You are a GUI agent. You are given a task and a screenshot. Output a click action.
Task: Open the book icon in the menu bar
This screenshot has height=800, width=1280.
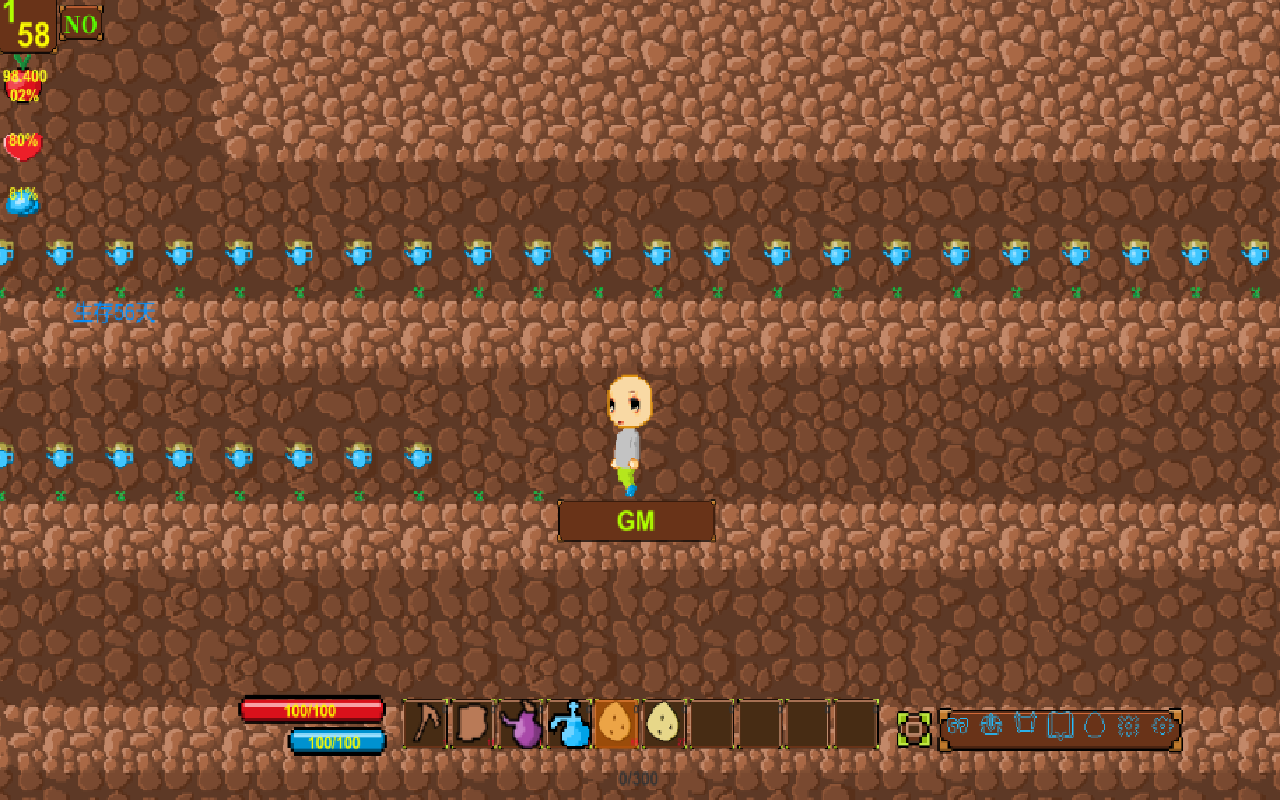point(1059,725)
